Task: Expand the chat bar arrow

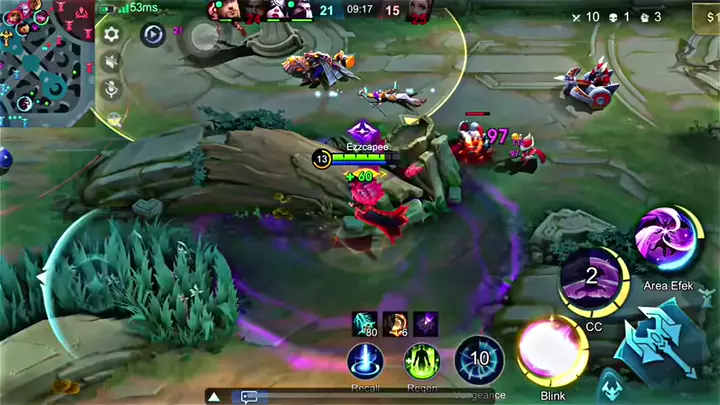Action: pyautogui.click(x=213, y=396)
